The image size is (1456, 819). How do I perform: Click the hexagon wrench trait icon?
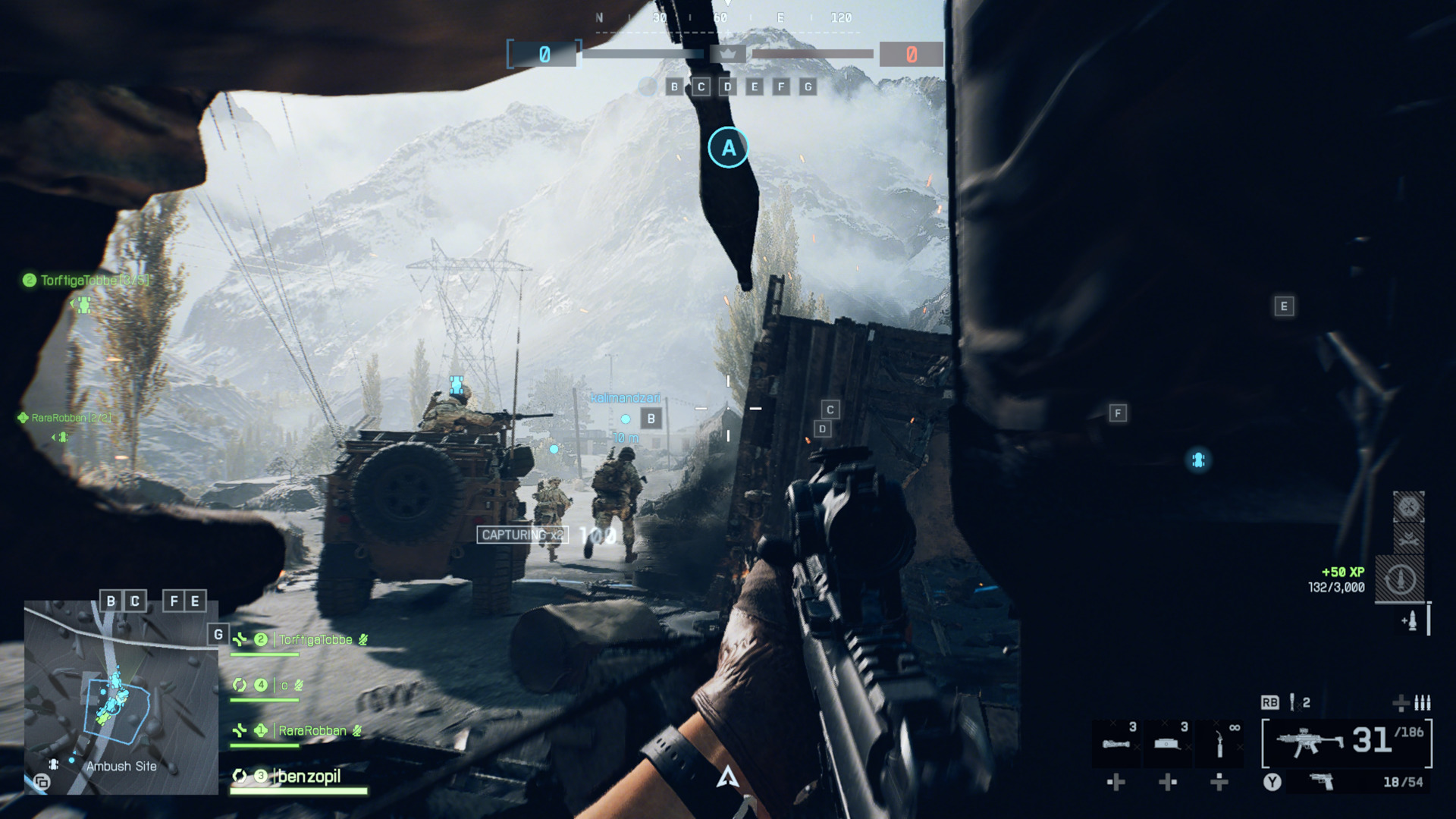[x=1409, y=507]
